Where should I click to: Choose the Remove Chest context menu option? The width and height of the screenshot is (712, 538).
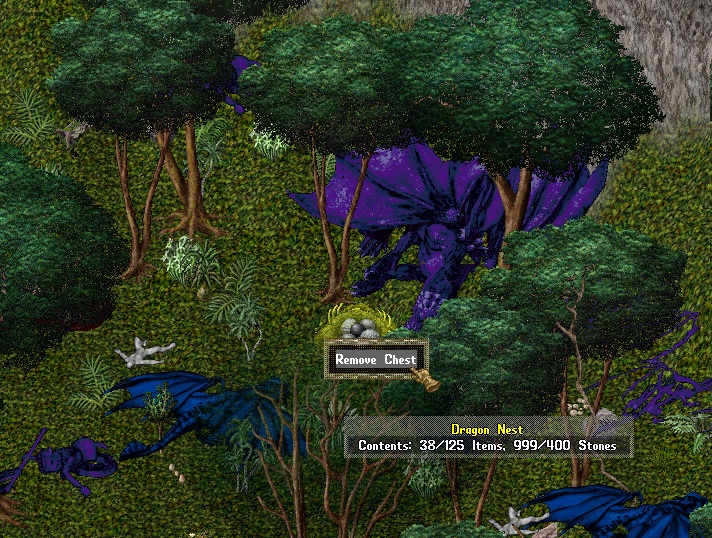[x=375, y=360]
